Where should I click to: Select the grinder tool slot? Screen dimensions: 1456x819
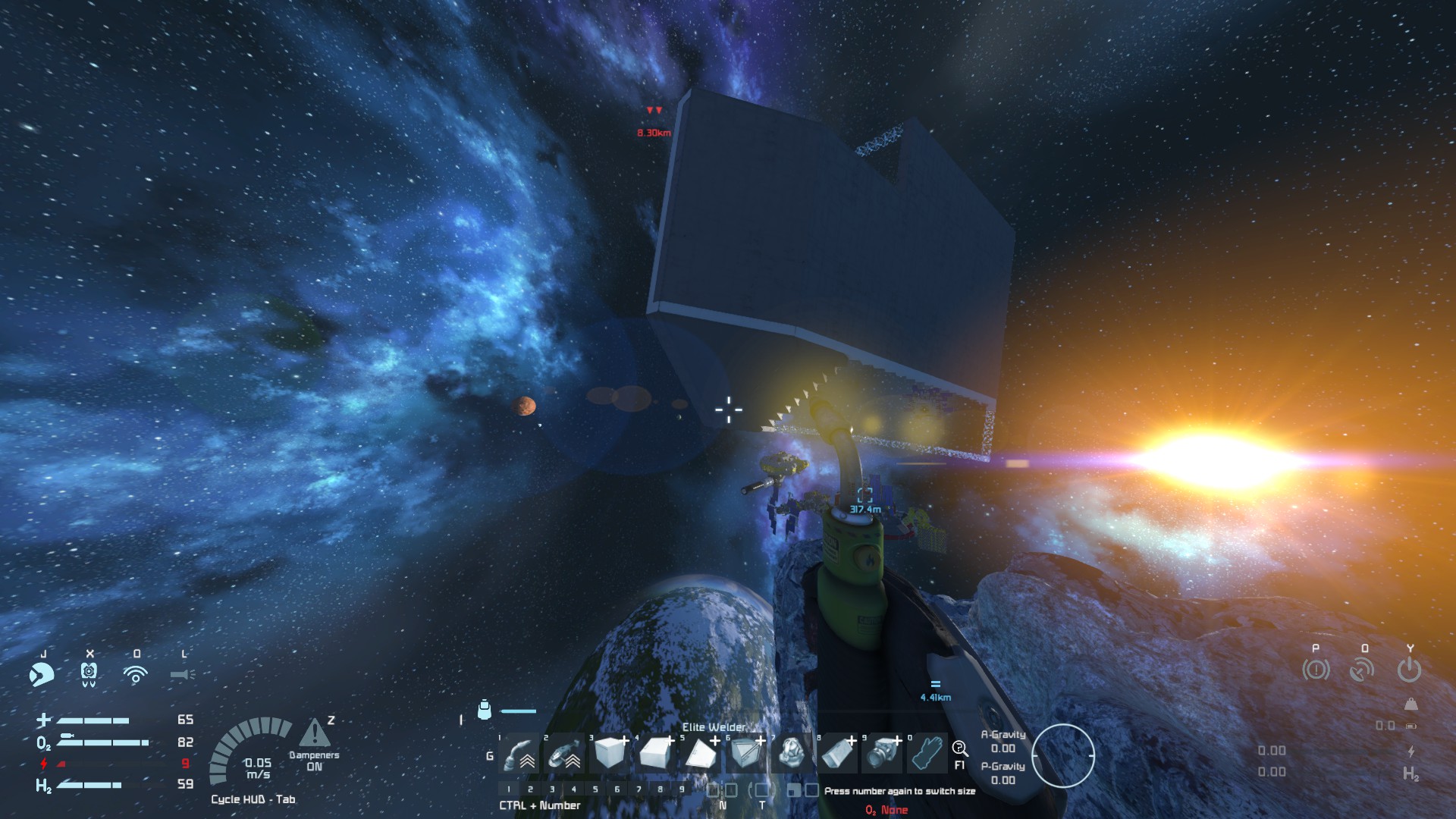point(566,753)
